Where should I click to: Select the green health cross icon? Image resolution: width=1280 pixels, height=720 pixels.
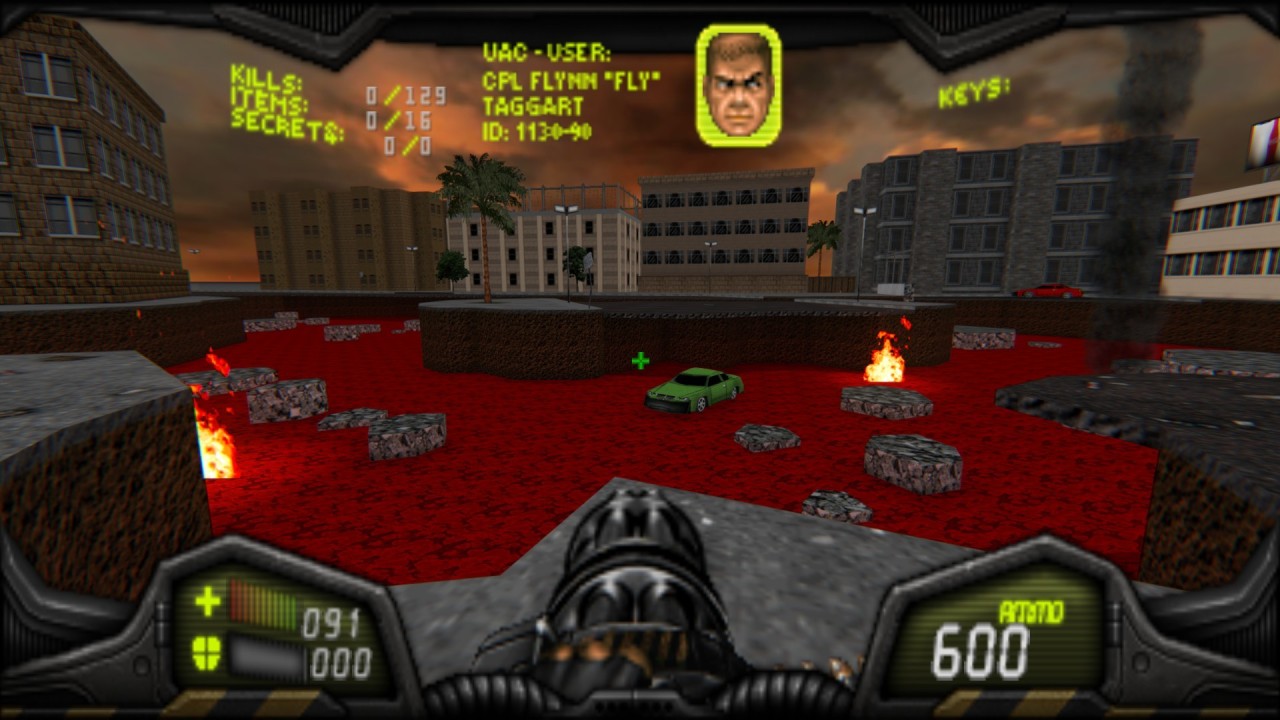click(x=207, y=601)
